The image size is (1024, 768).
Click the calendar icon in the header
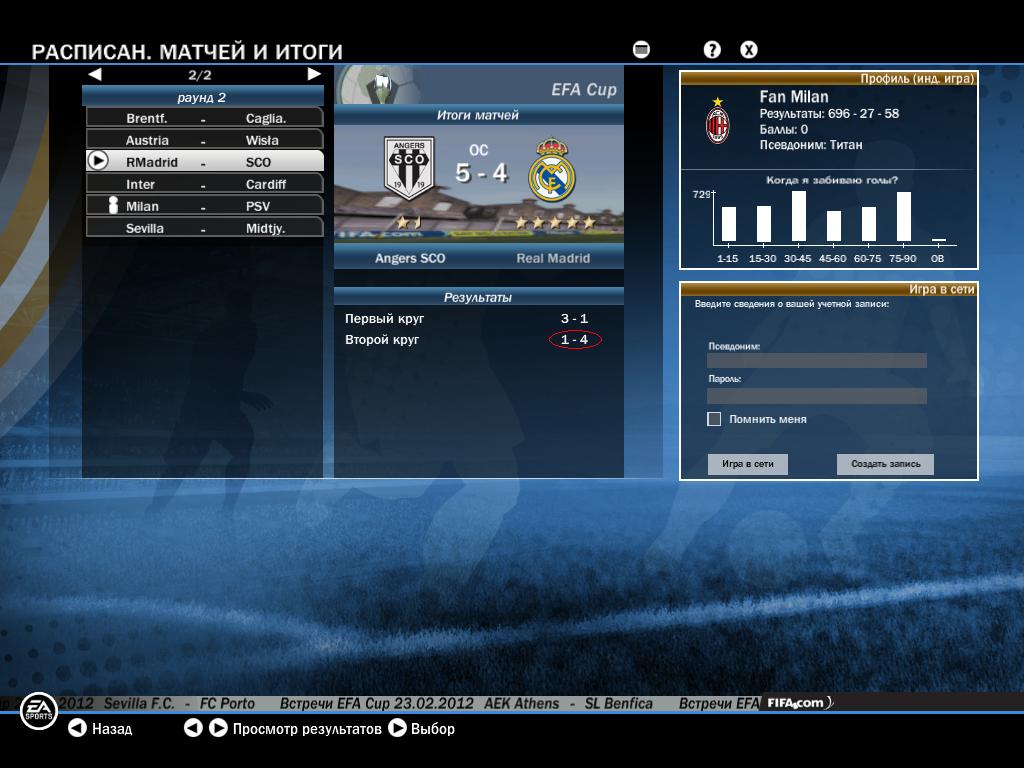tap(641, 50)
